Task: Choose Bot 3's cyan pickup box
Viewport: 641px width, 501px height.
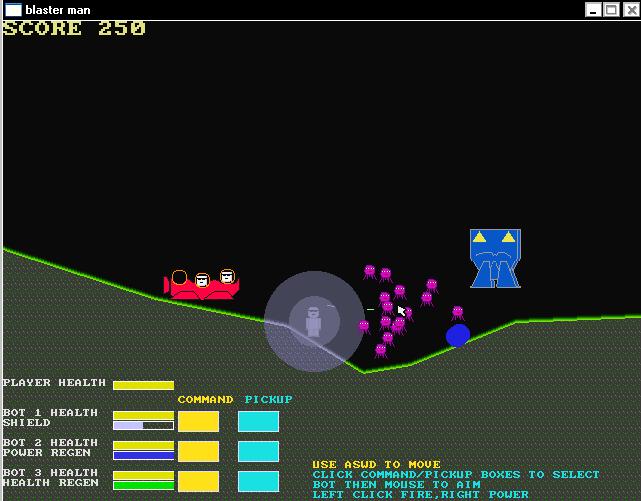Action: point(258,481)
